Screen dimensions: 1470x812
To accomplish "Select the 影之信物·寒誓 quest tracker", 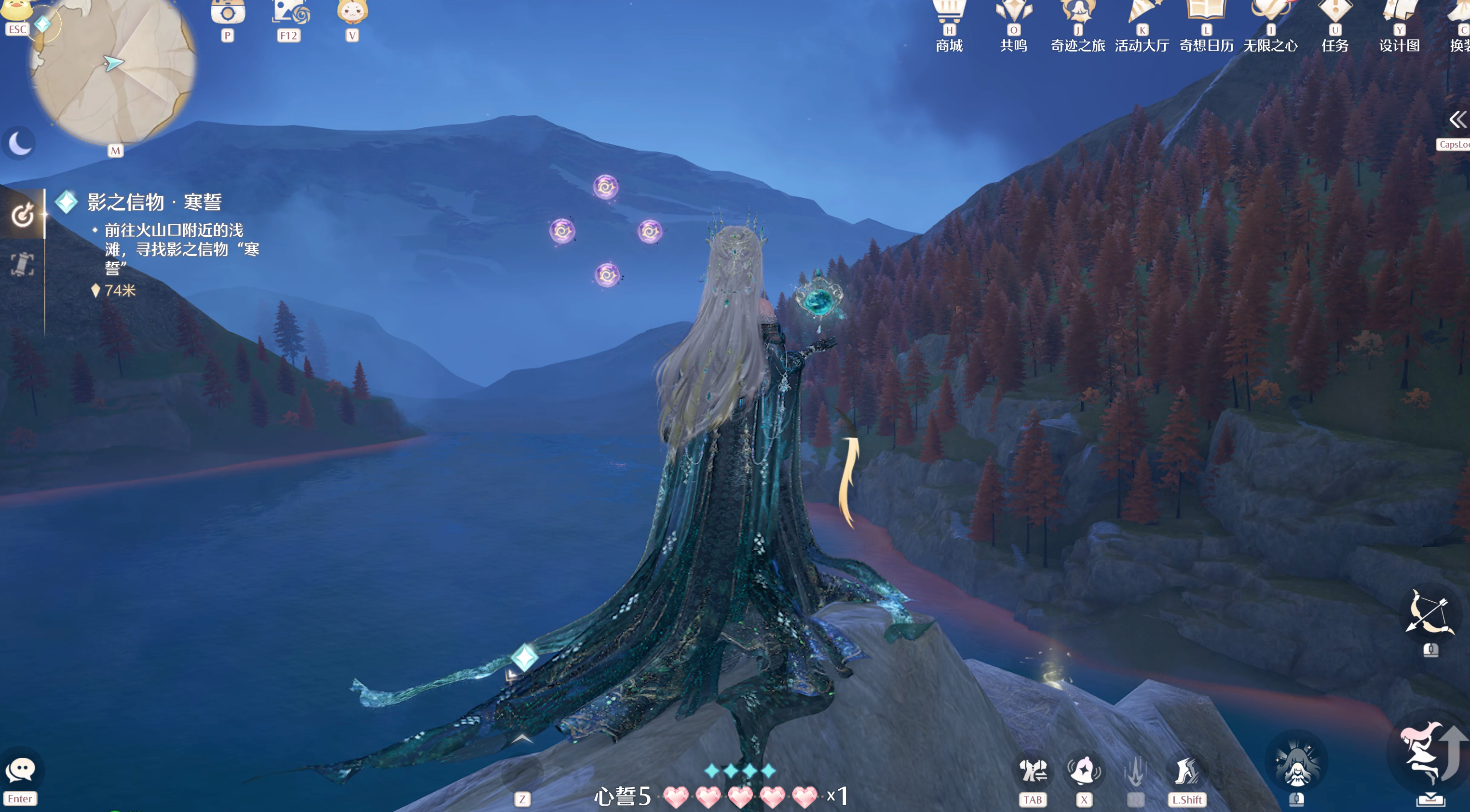I will click(154, 202).
